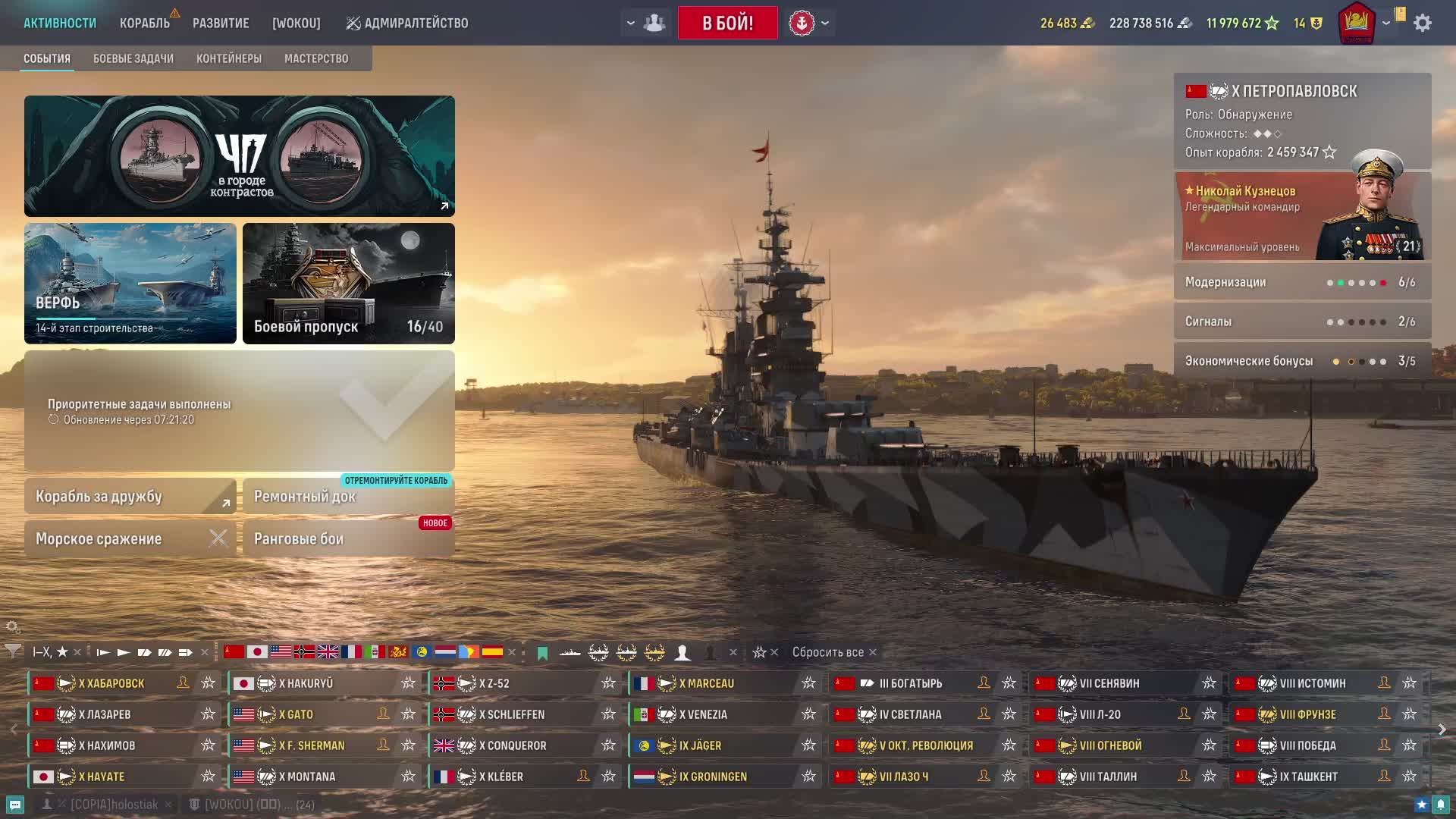Start a battle with the В БОЙ! button
1456x819 pixels.
coord(727,23)
